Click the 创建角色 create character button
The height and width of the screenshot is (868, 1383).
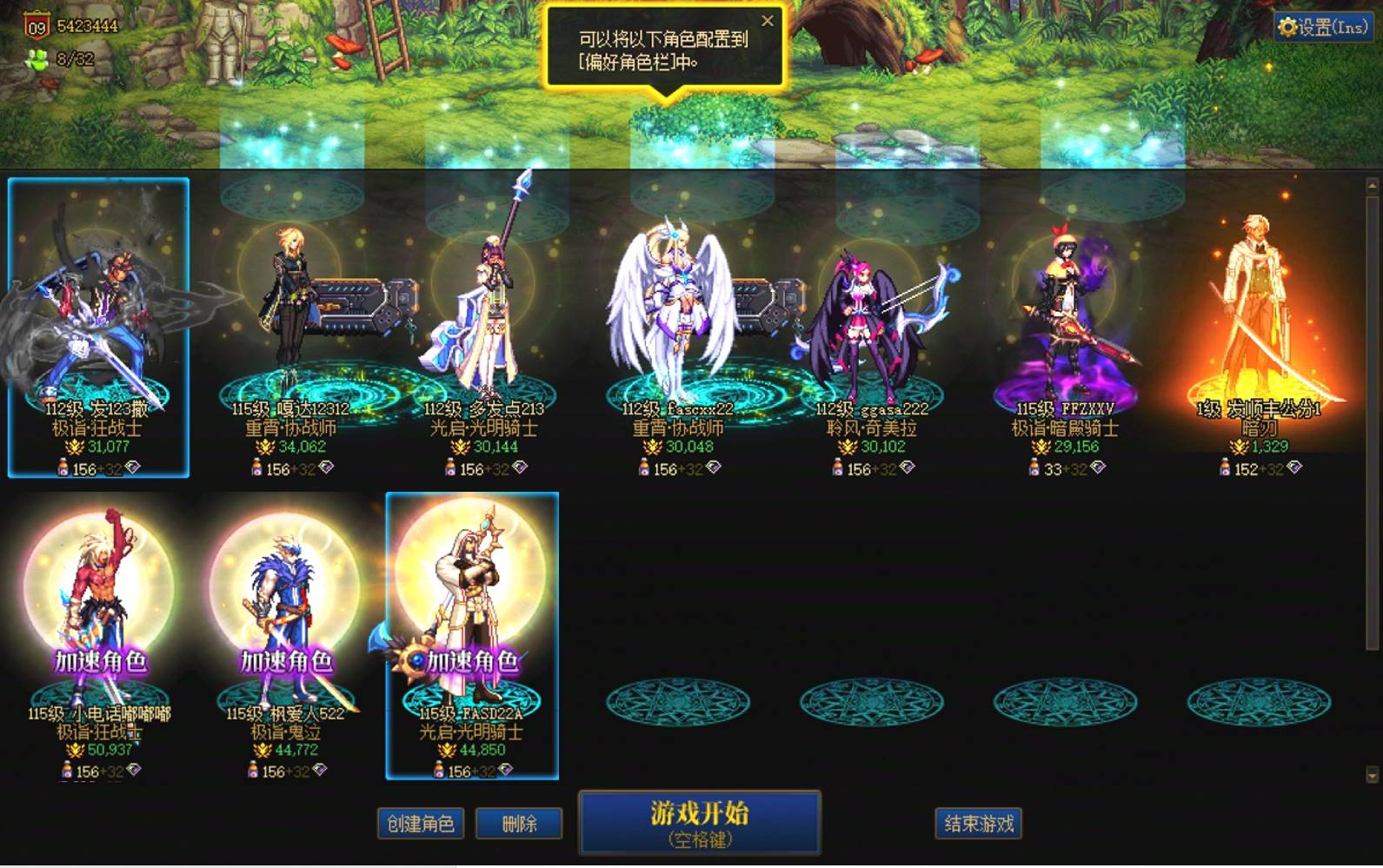tap(420, 823)
